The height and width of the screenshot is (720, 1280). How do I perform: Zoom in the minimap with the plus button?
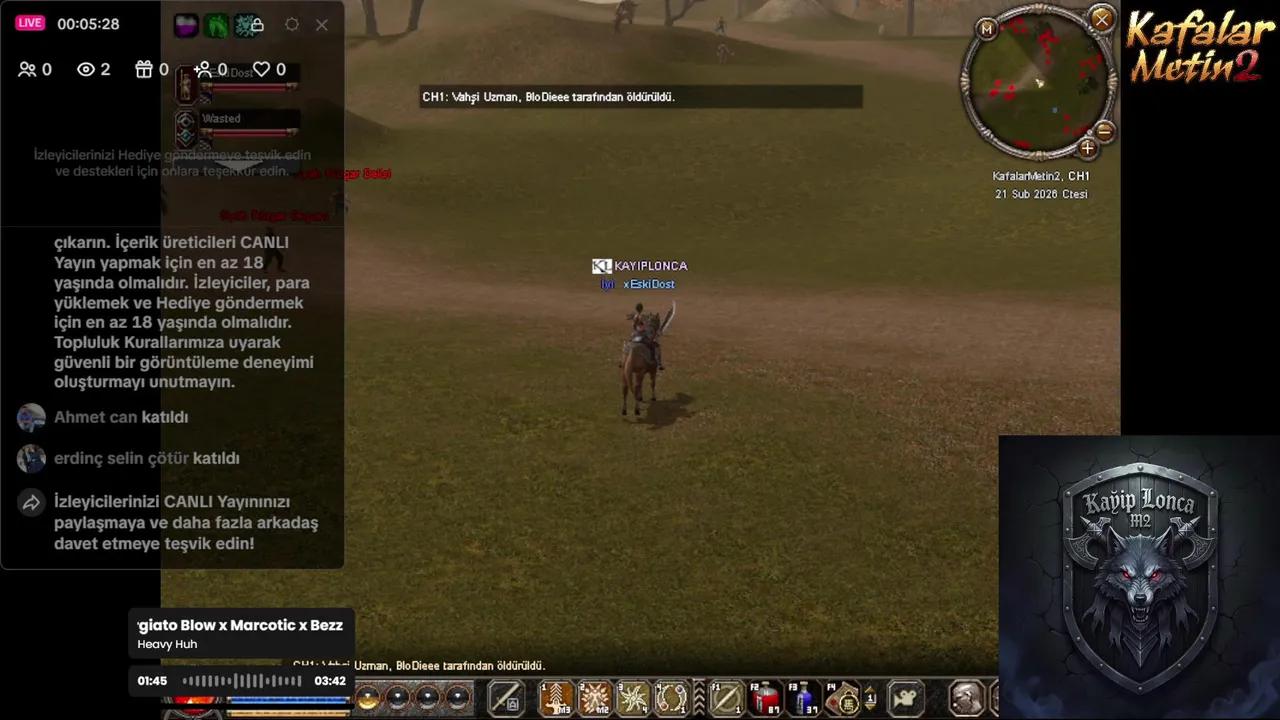1087,149
